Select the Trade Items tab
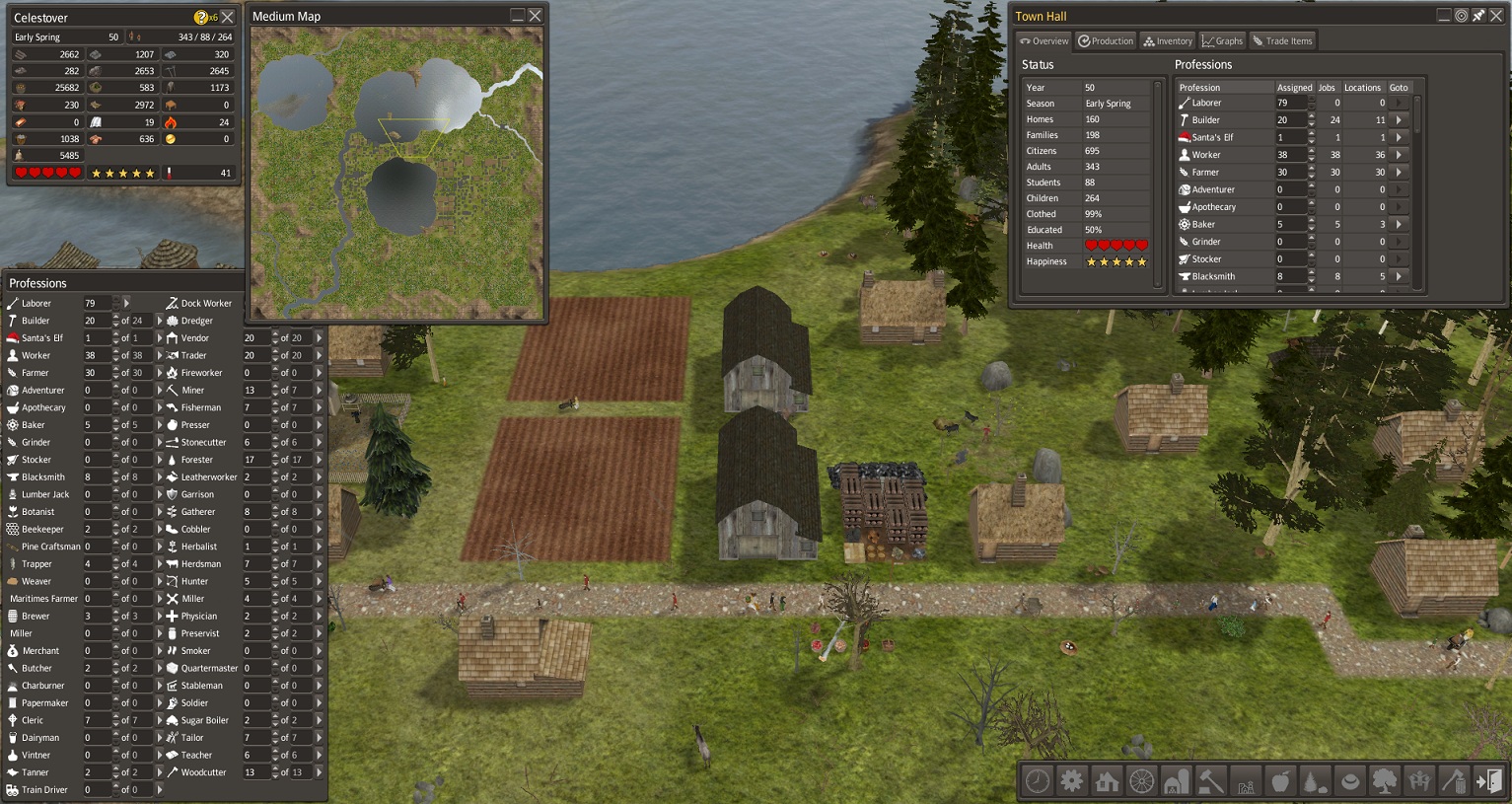1512x804 pixels. 1282,41
